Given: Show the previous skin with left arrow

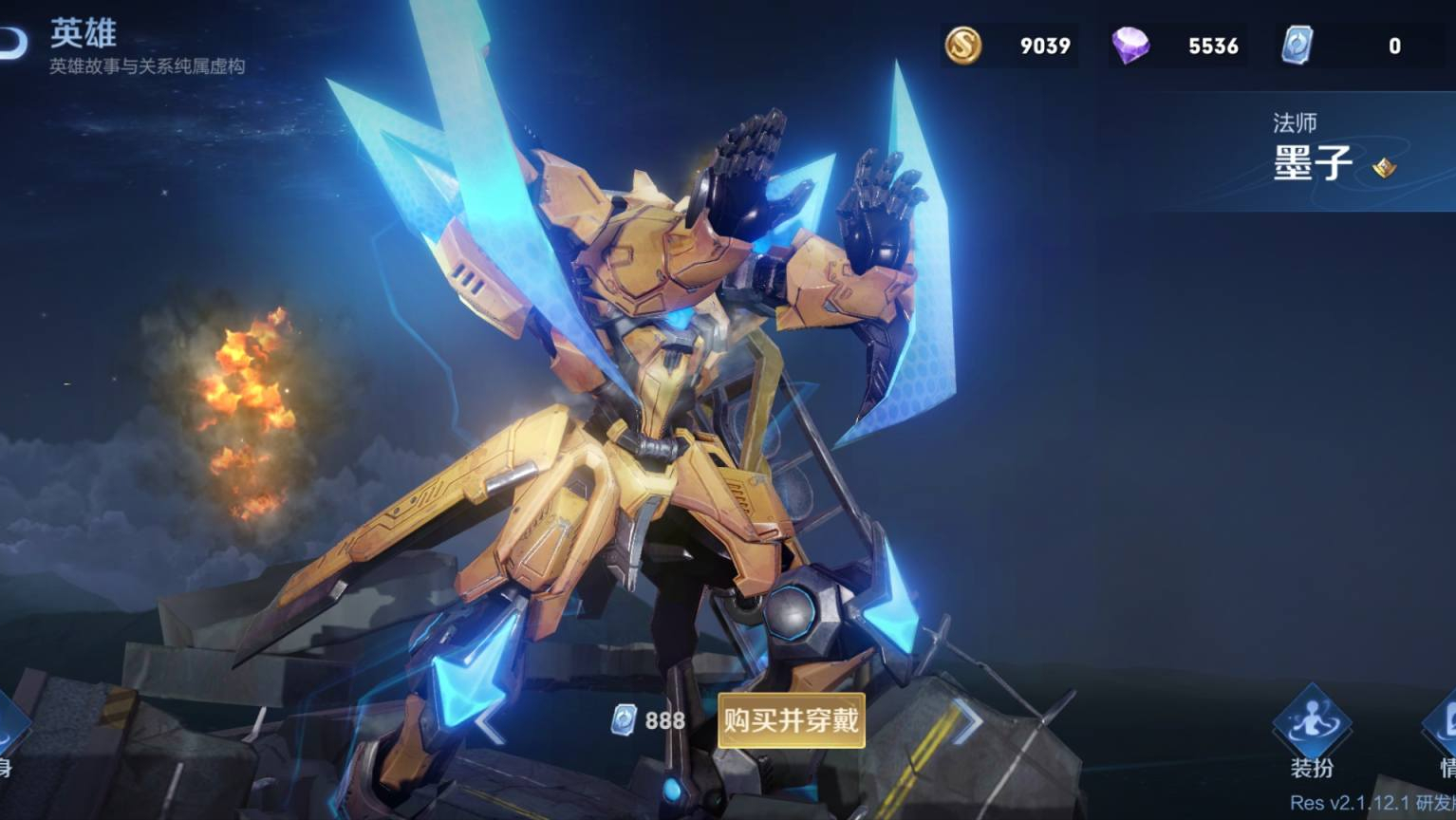Looking at the screenshot, I should (490, 724).
